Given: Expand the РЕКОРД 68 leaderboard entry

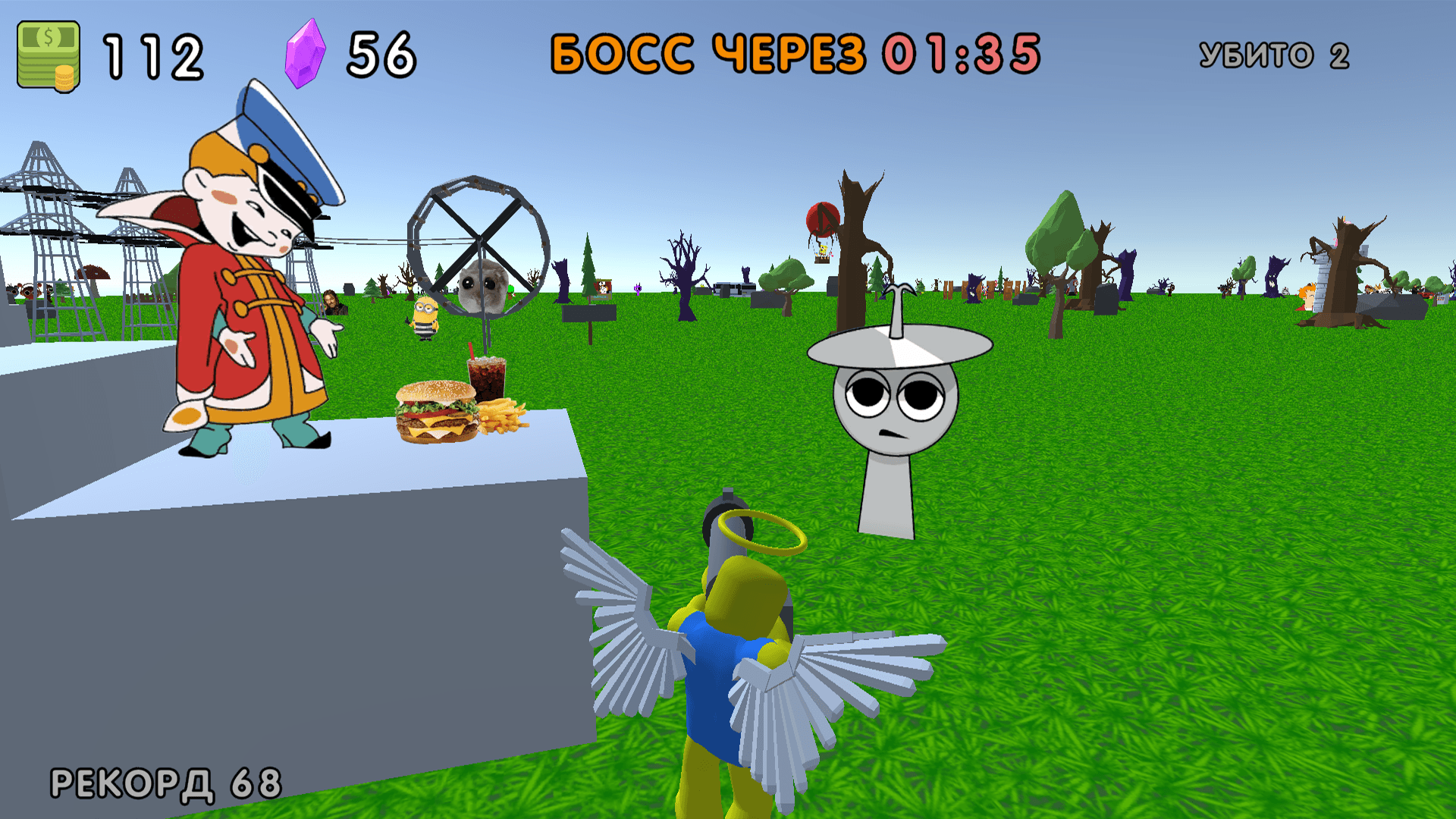Looking at the screenshot, I should click(163, 780).
